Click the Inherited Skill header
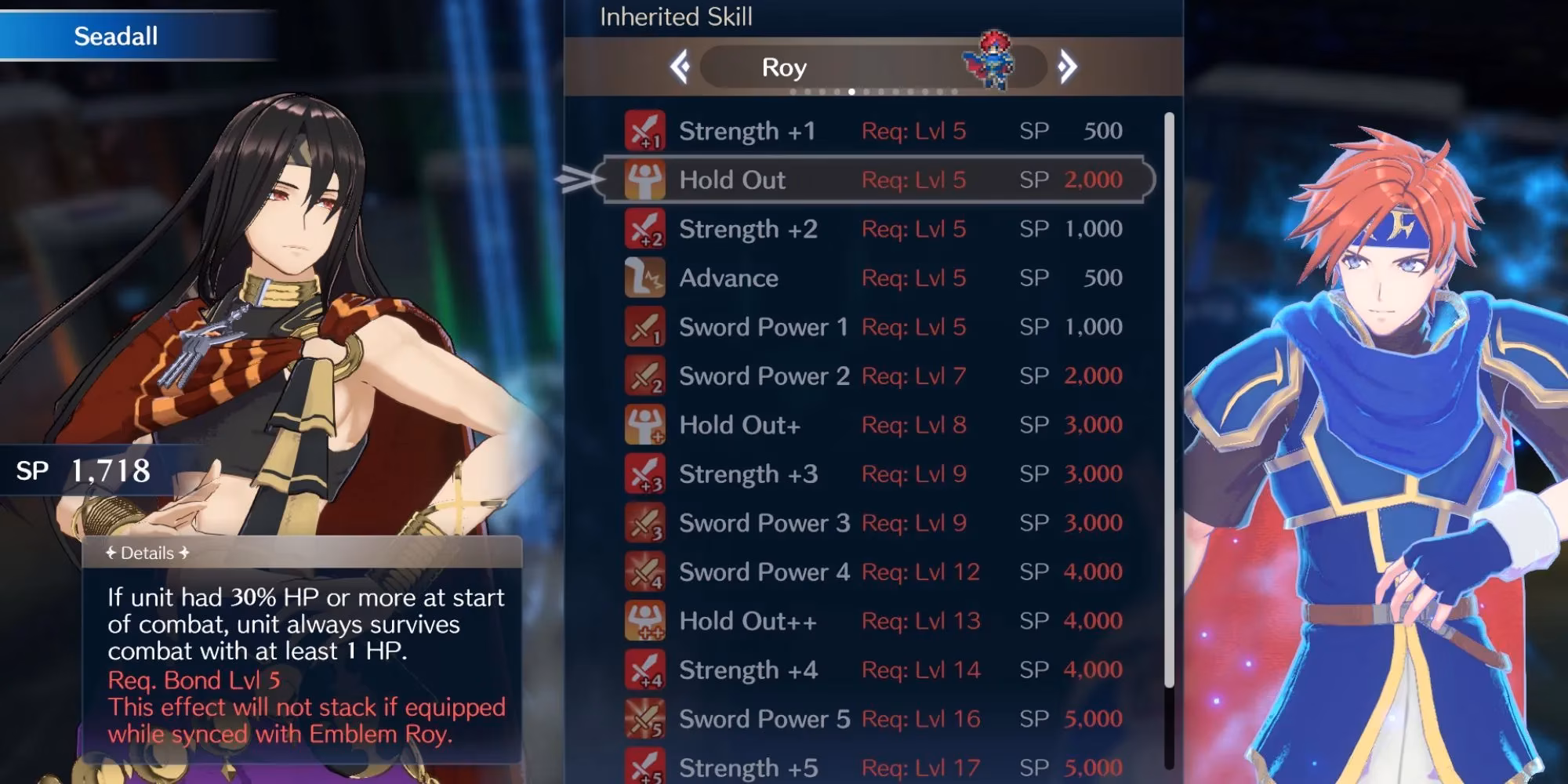Viewport: 1568px width, 784px height. pyautogui.click(x=676, y=17)
